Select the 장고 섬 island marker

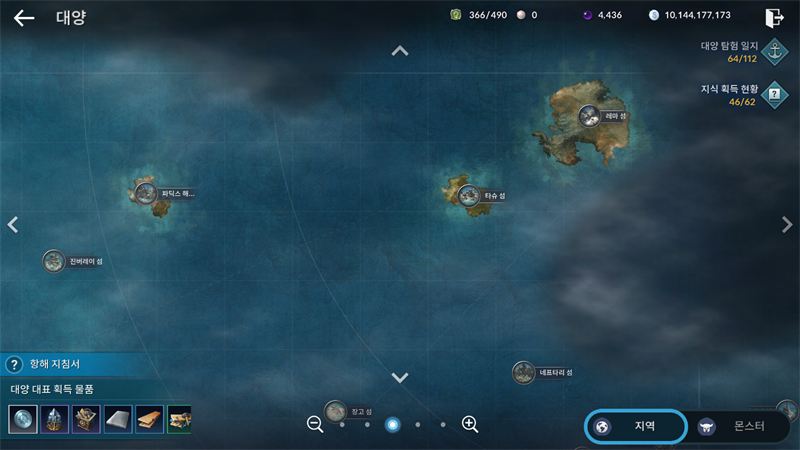click(336, 411)
